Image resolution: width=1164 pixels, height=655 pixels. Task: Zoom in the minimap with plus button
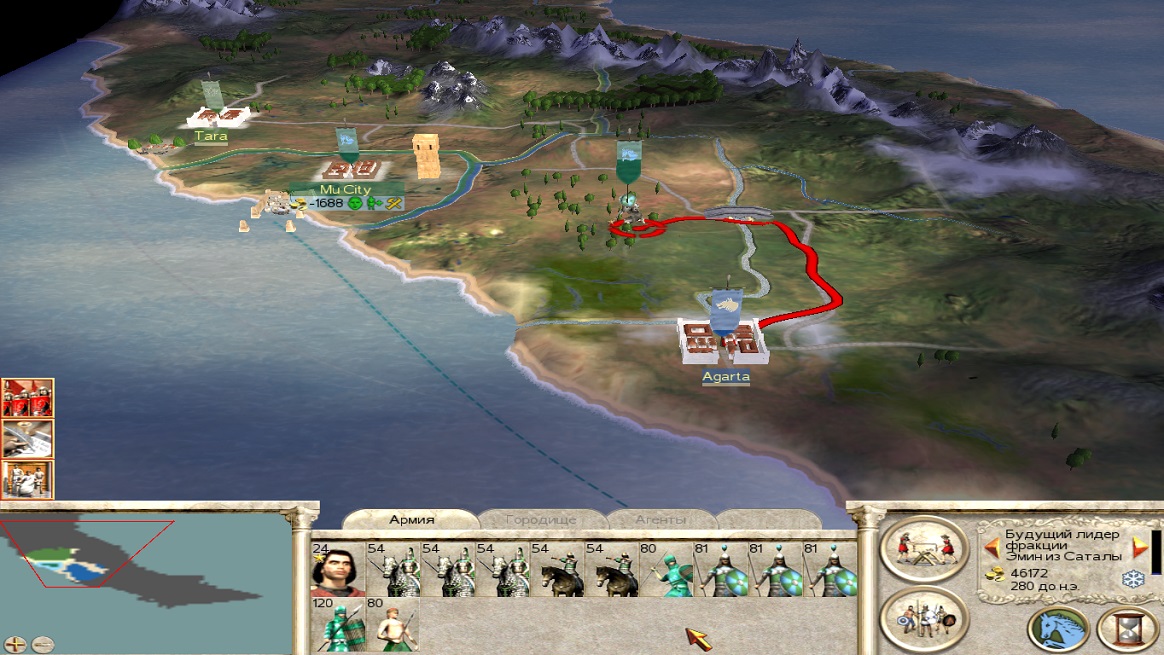pyautogui.click(x=16, y=644)
